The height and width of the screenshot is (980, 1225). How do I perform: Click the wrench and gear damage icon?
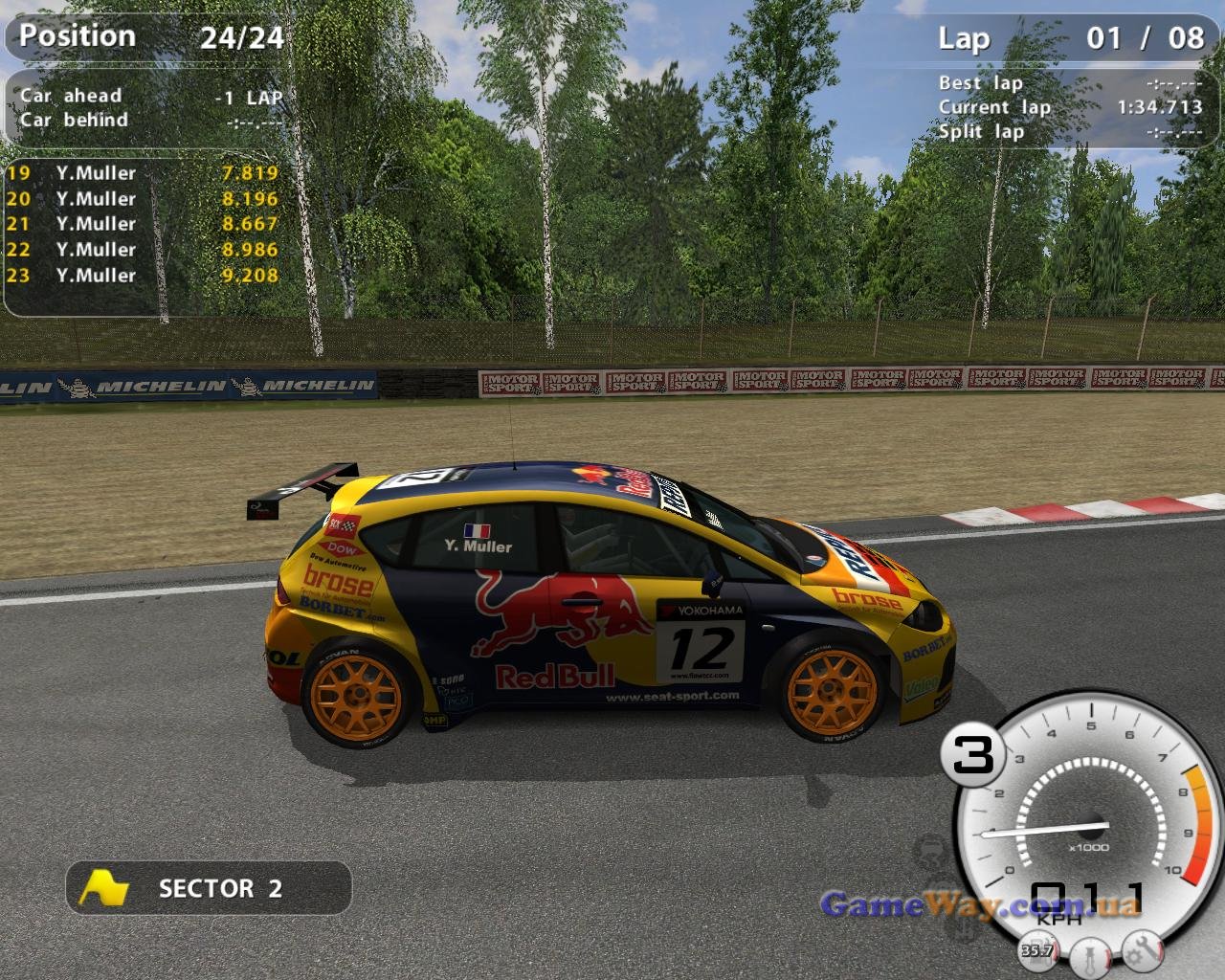[x=1140, y=950]
